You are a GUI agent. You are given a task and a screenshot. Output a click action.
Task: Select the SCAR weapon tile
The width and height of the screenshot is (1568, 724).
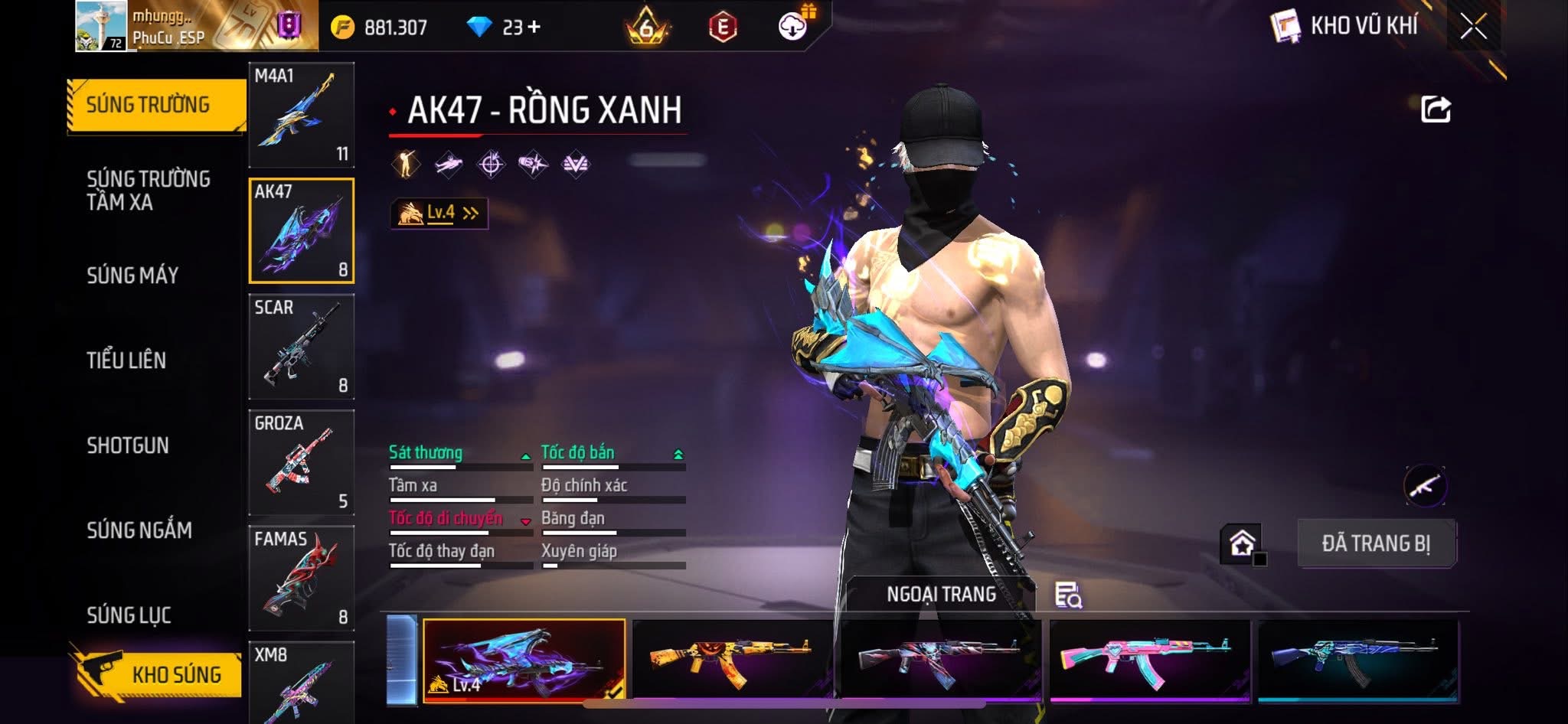tap(302, 347)
